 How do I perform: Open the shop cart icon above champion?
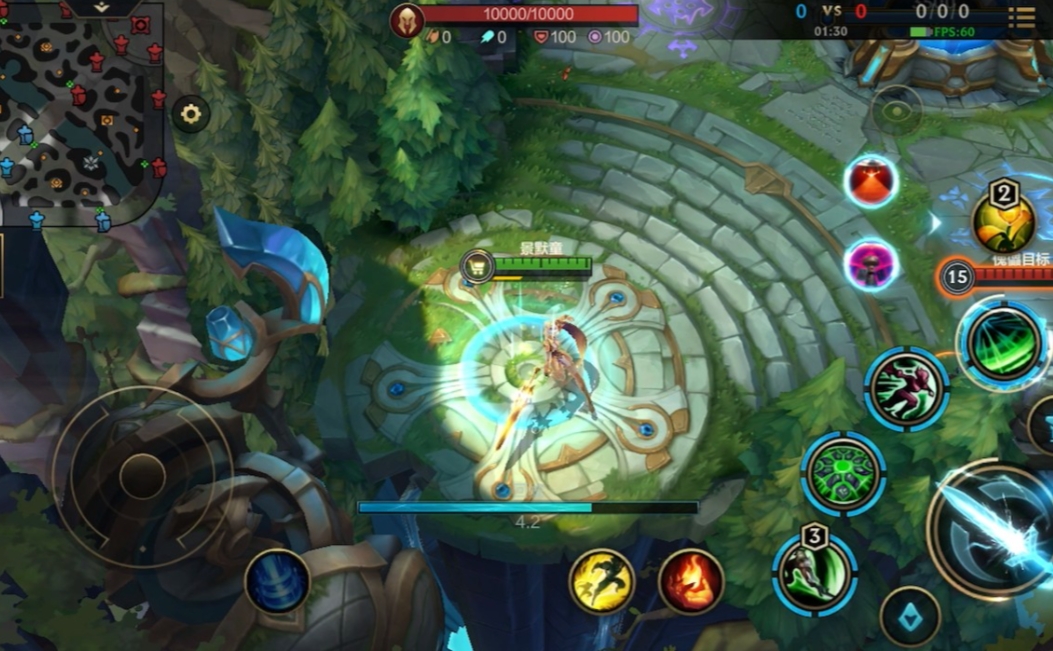pos(477,265)
